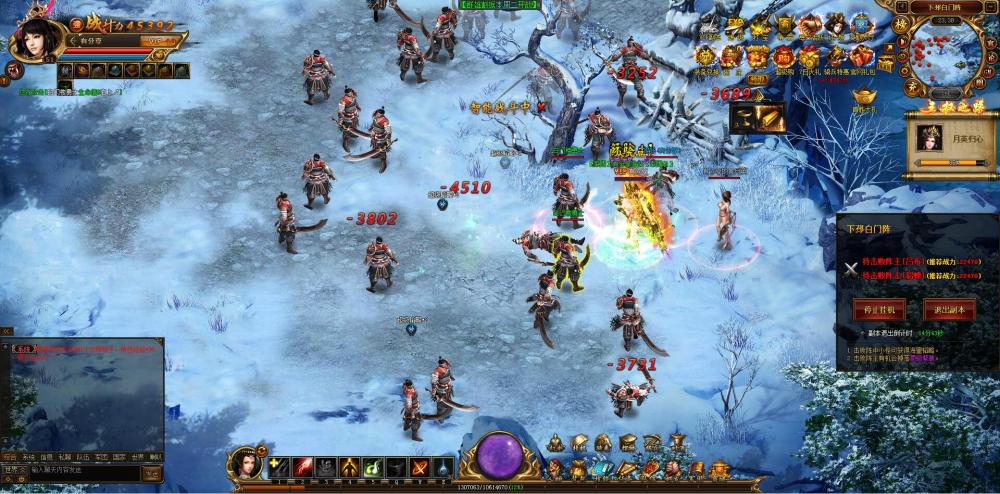The image size is (1000, 494).
Task: Click the exit dungeon button (退出副本)
Action: tap(948, 309)
